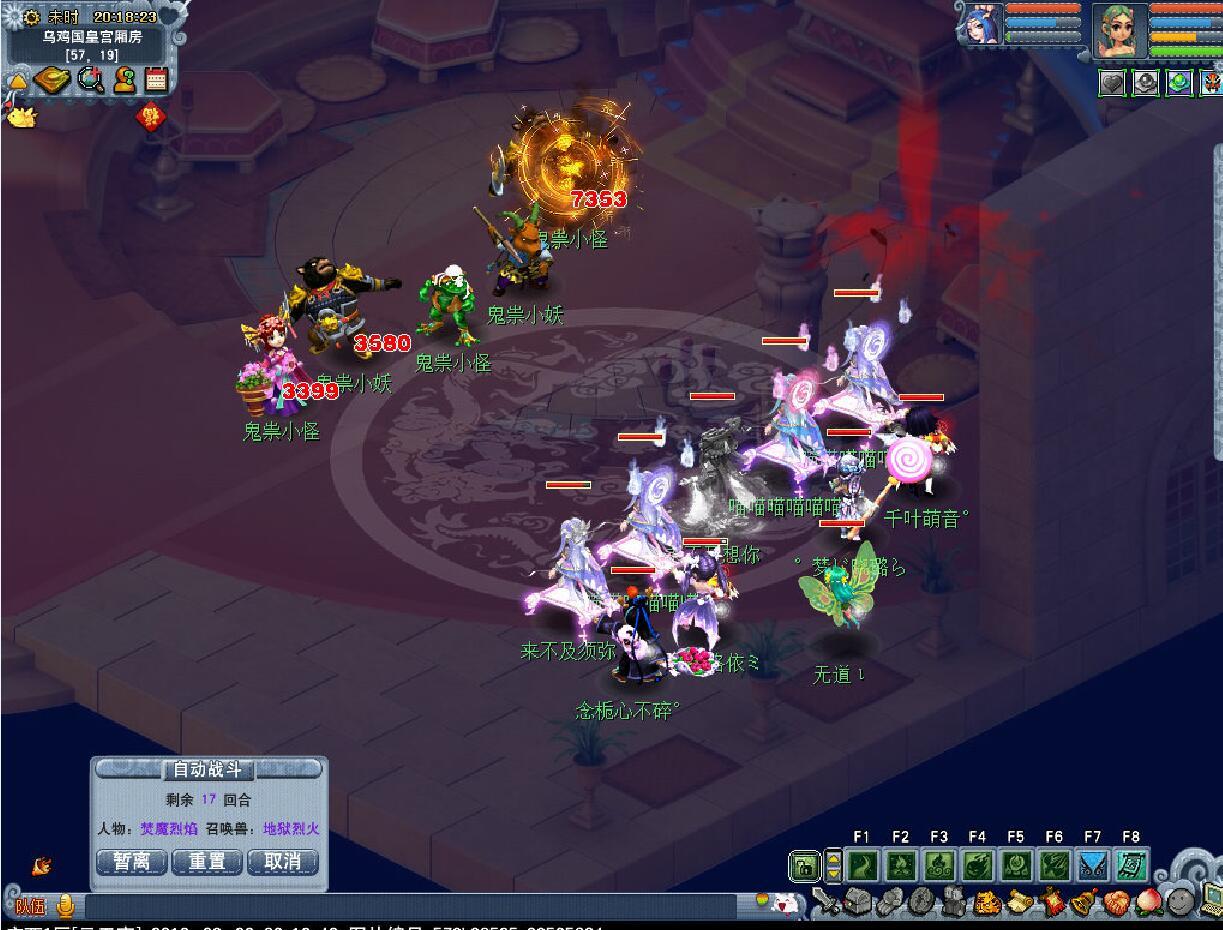This screenshot has height=930, width=1223.
Task: Open the gold ingot shop icon
Action: pyautogui.click(x=52, y=80)
